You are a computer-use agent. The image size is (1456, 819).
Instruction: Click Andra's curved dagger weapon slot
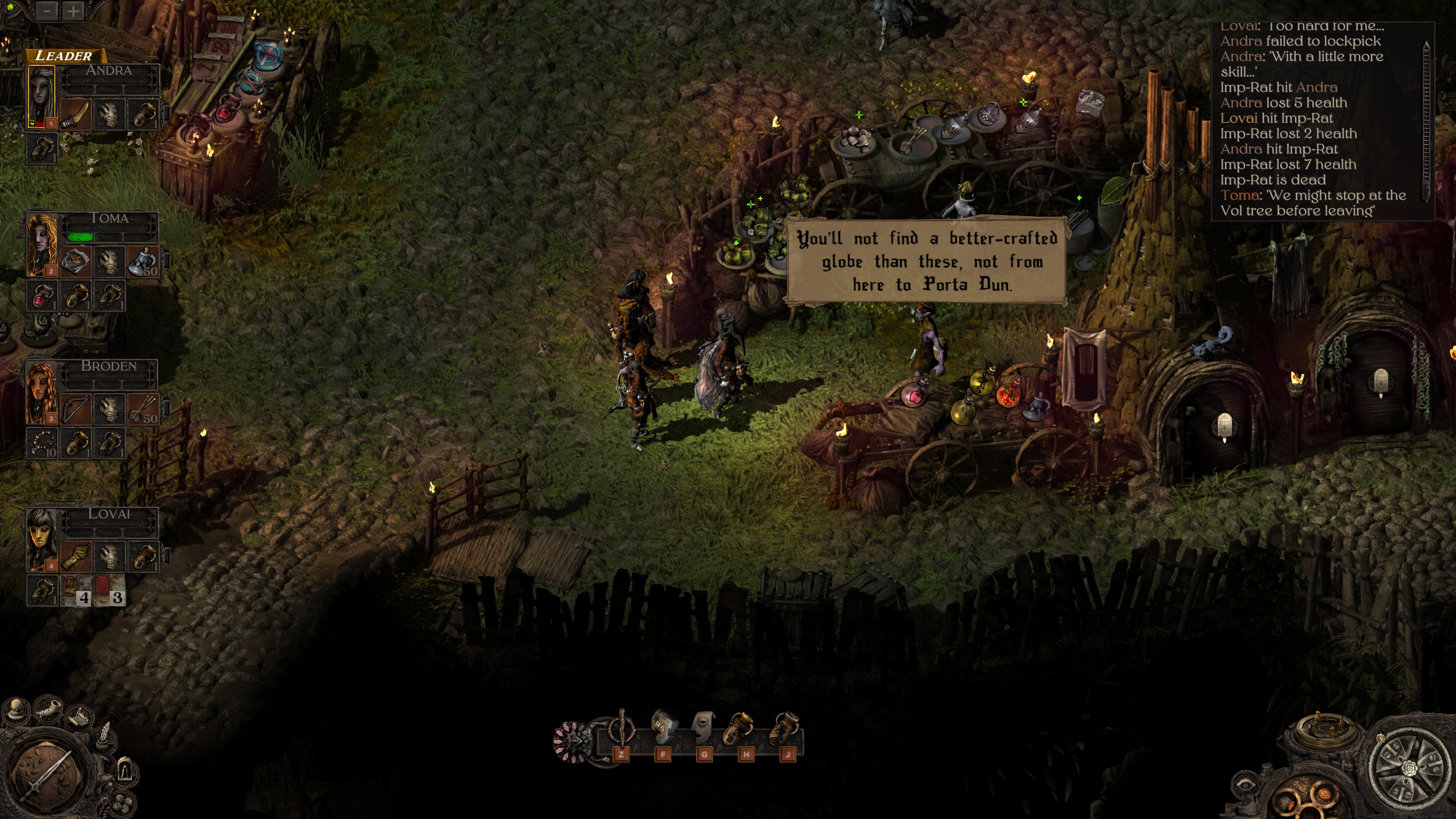(x=76, y=114)
